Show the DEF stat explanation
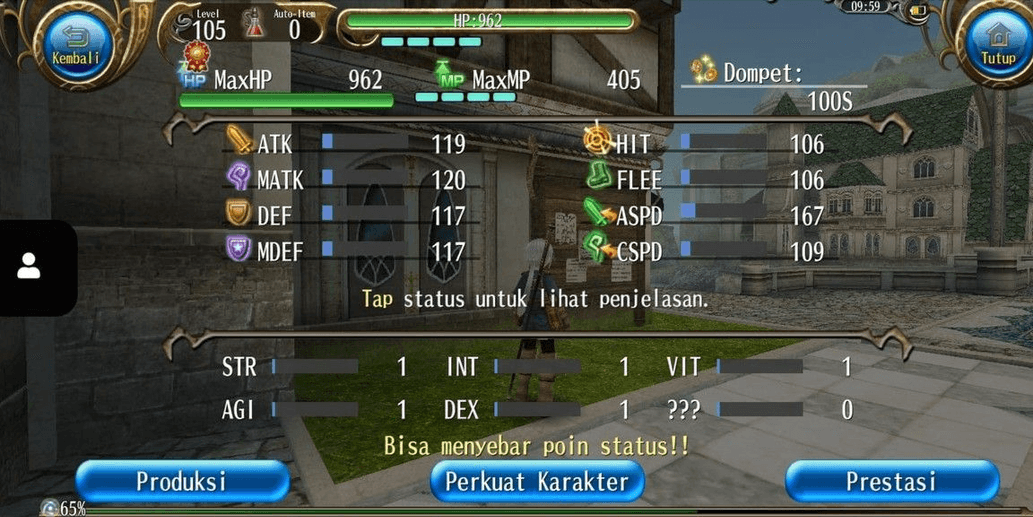The width and height of the screenshot is (1033, 517). [345, 216]
